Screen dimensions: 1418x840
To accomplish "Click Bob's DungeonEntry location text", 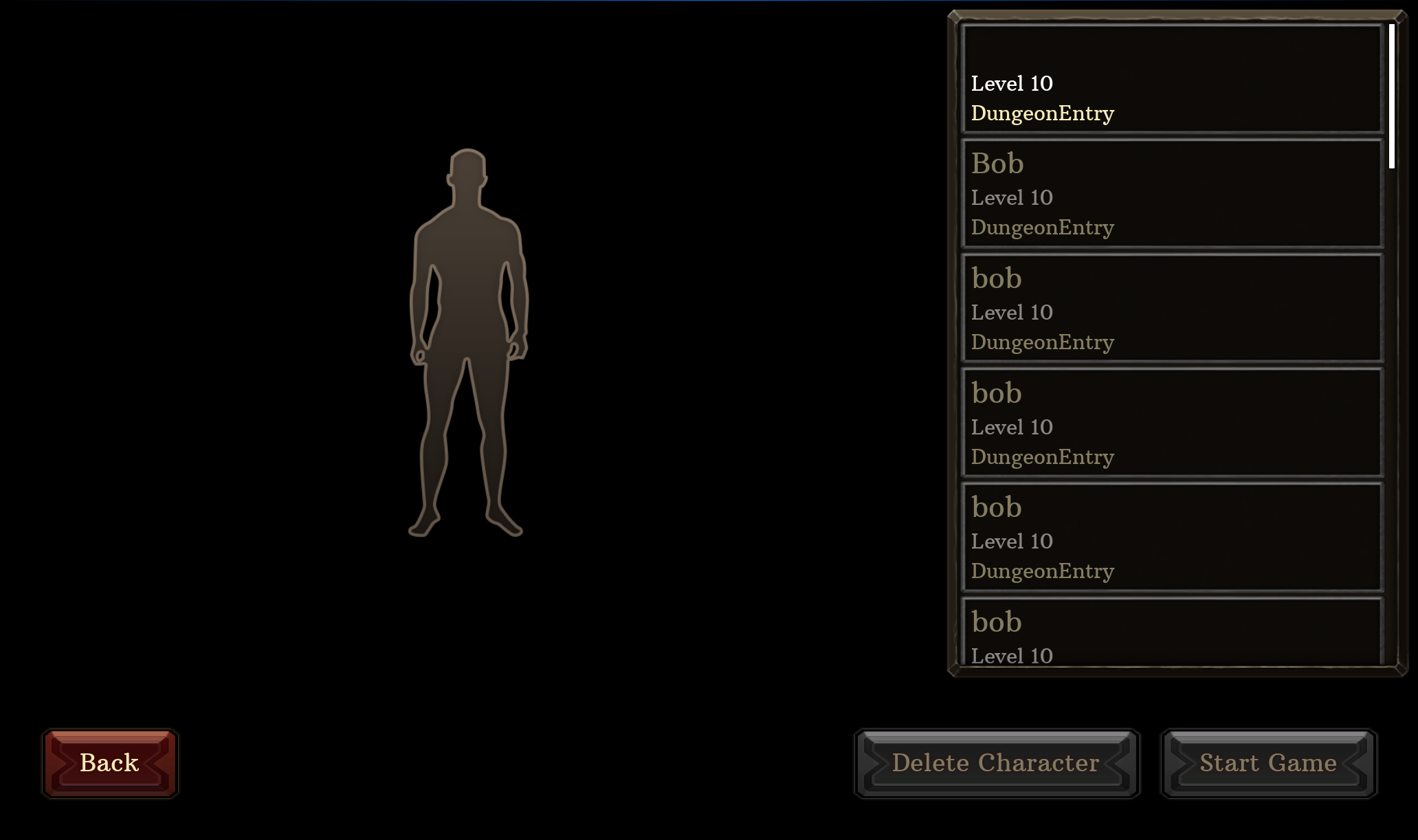I will pyautogui.click(x=1042, y=228).
